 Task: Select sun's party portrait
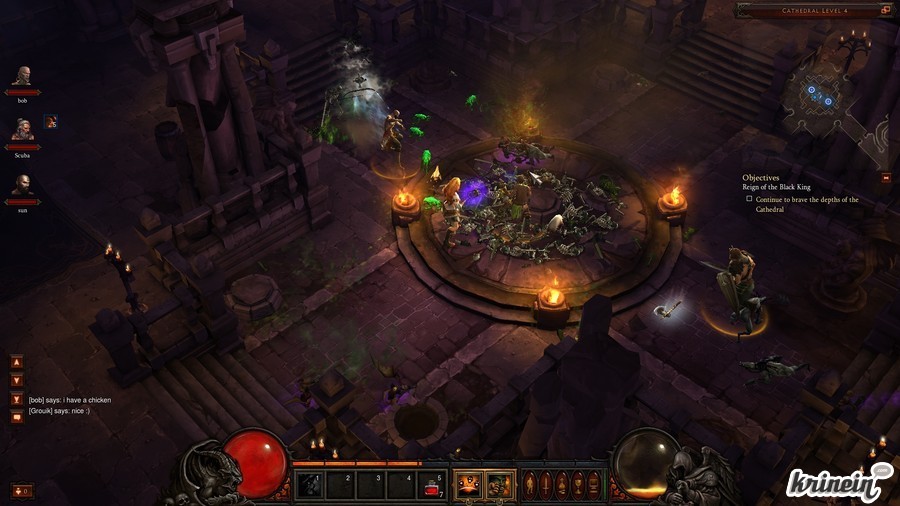click(x=22, y=185)
